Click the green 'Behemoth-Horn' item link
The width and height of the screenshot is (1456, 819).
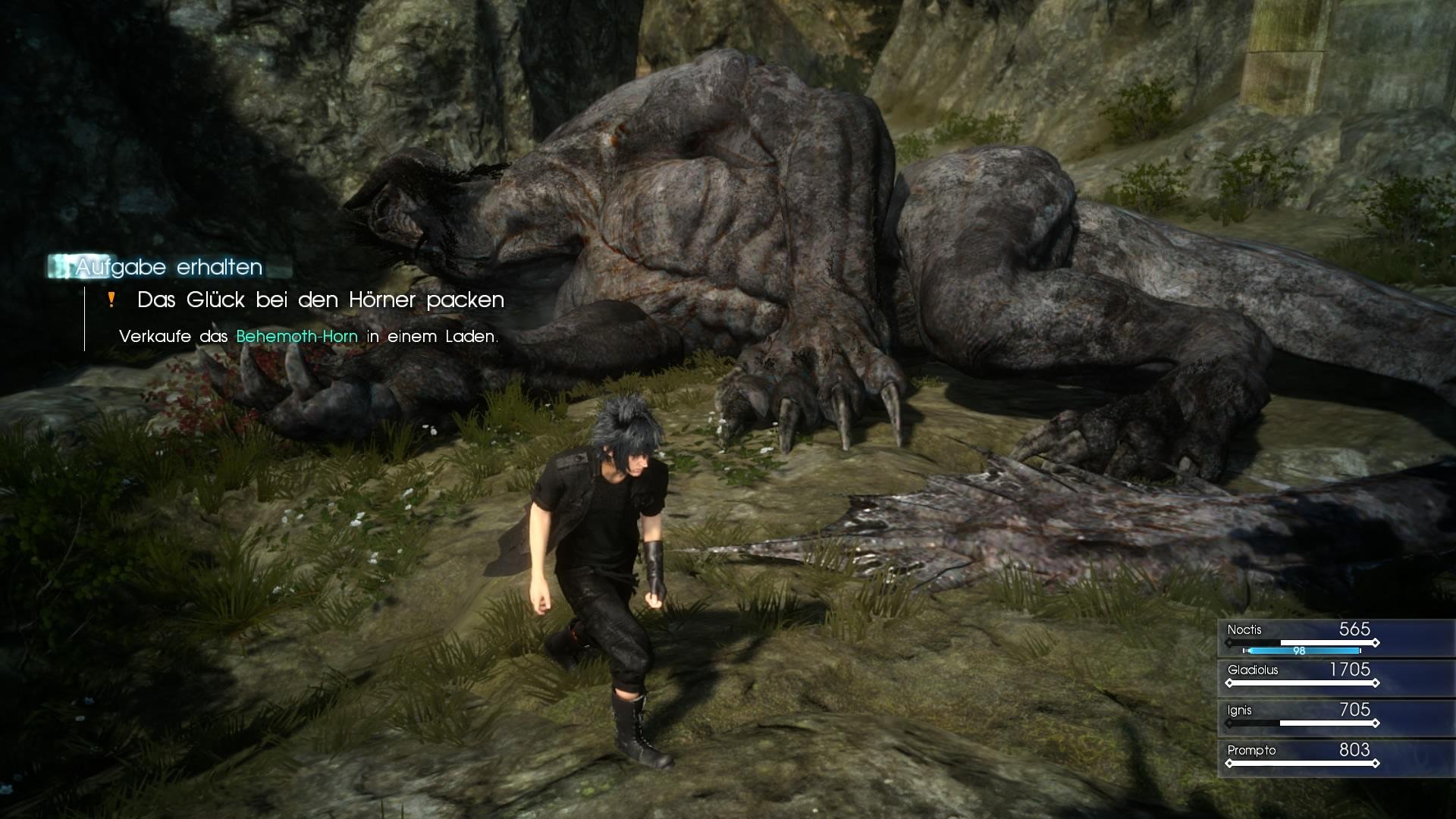tap(296, 336)
